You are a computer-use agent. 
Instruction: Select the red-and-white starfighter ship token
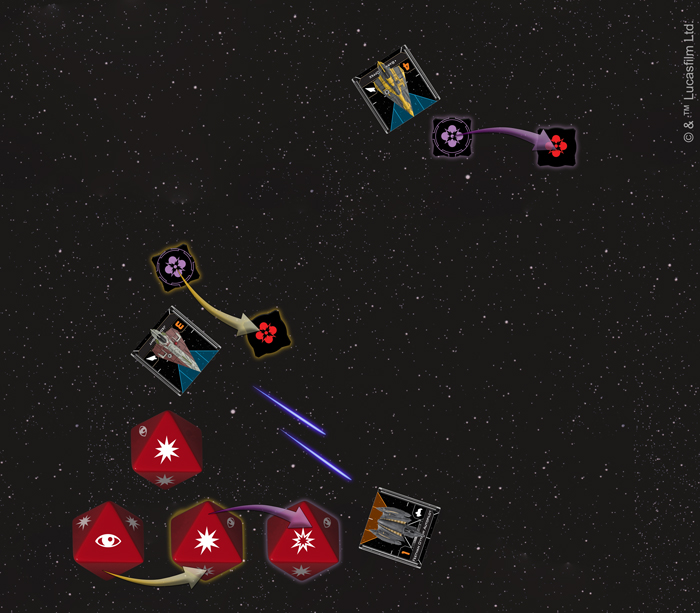point(176,350)
